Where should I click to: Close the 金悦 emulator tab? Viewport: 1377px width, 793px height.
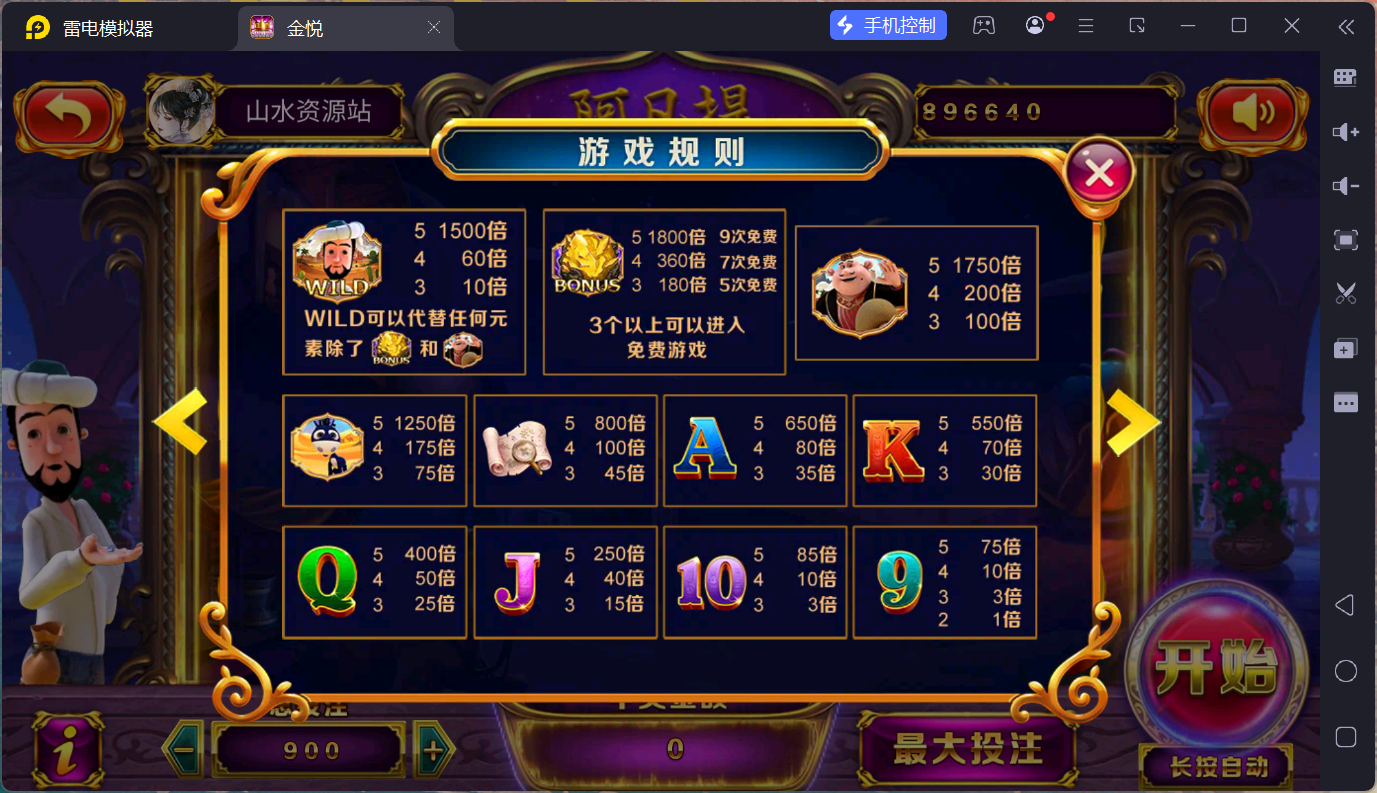pyautogui.click(x=434, y=28)
